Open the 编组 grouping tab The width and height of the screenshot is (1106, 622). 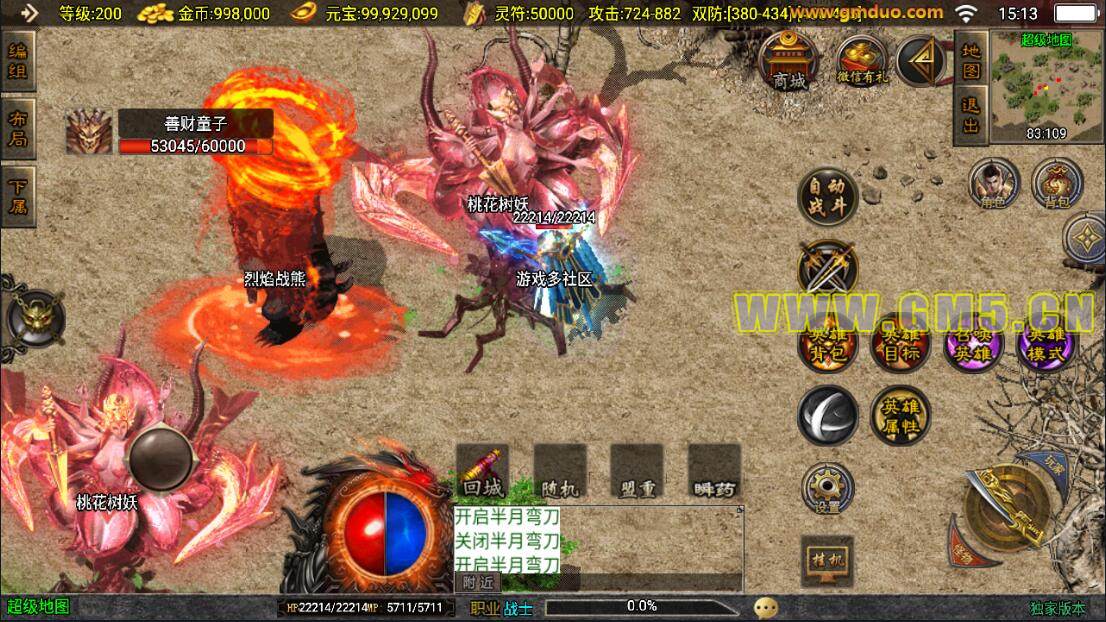pyautogui.click(x=19, y=61)
